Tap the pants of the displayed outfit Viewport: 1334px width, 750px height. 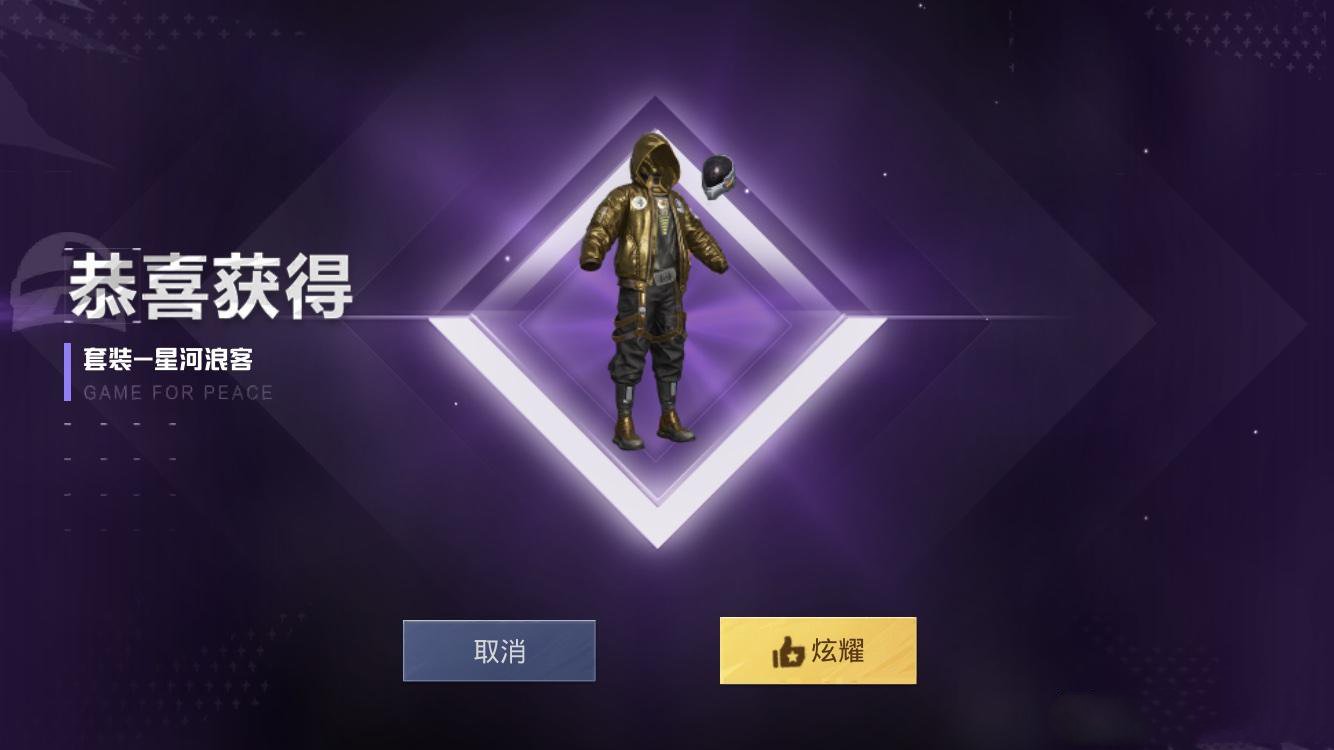[x=650, y=350]
